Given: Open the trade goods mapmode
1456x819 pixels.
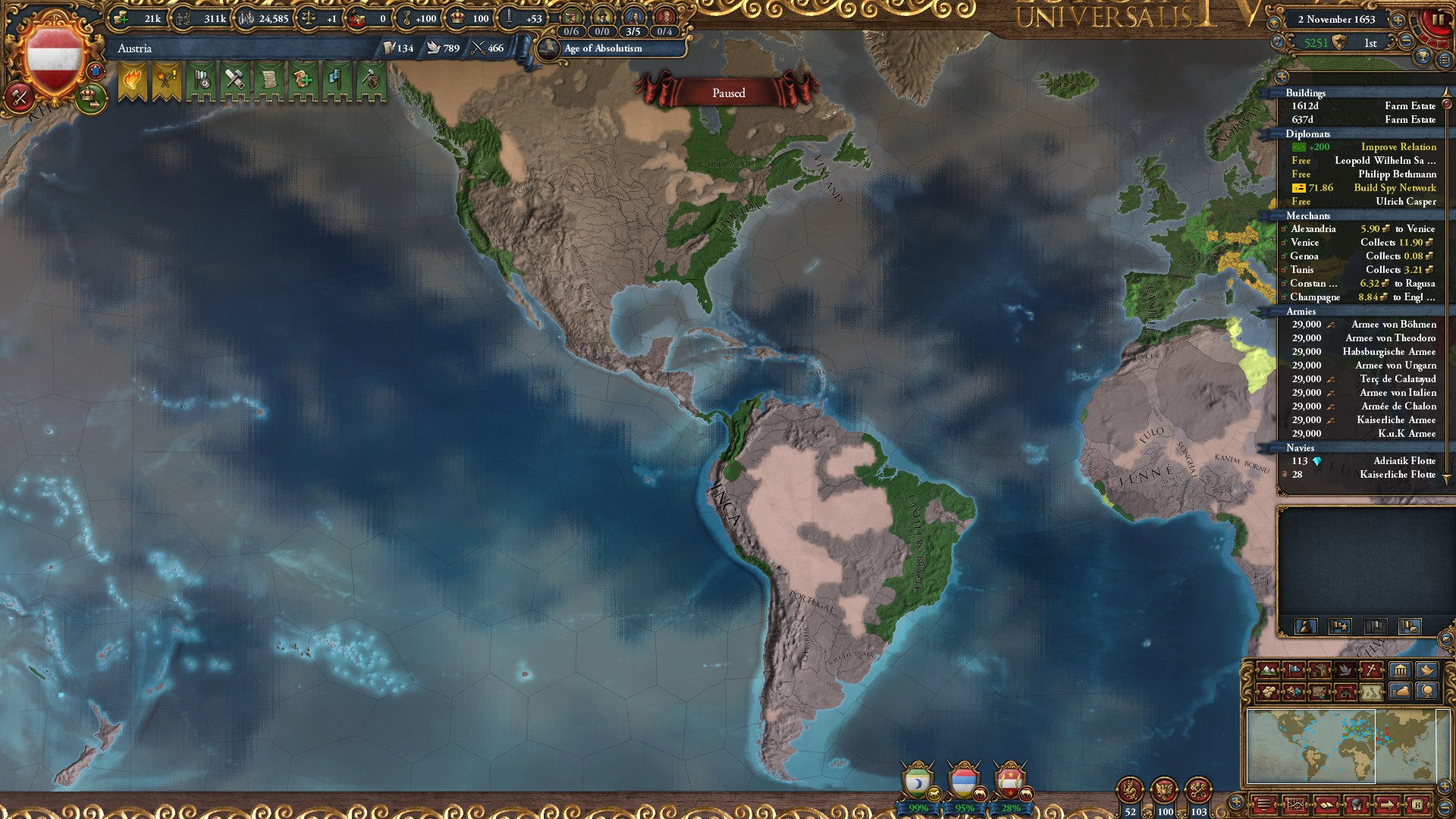Looking at the screenshot, I should [x=1268, y=691].
